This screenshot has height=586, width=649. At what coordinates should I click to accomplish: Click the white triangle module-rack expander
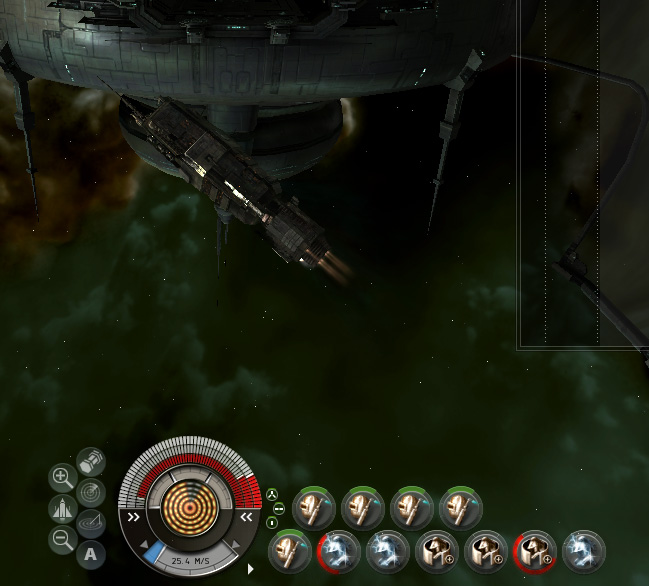251,569
